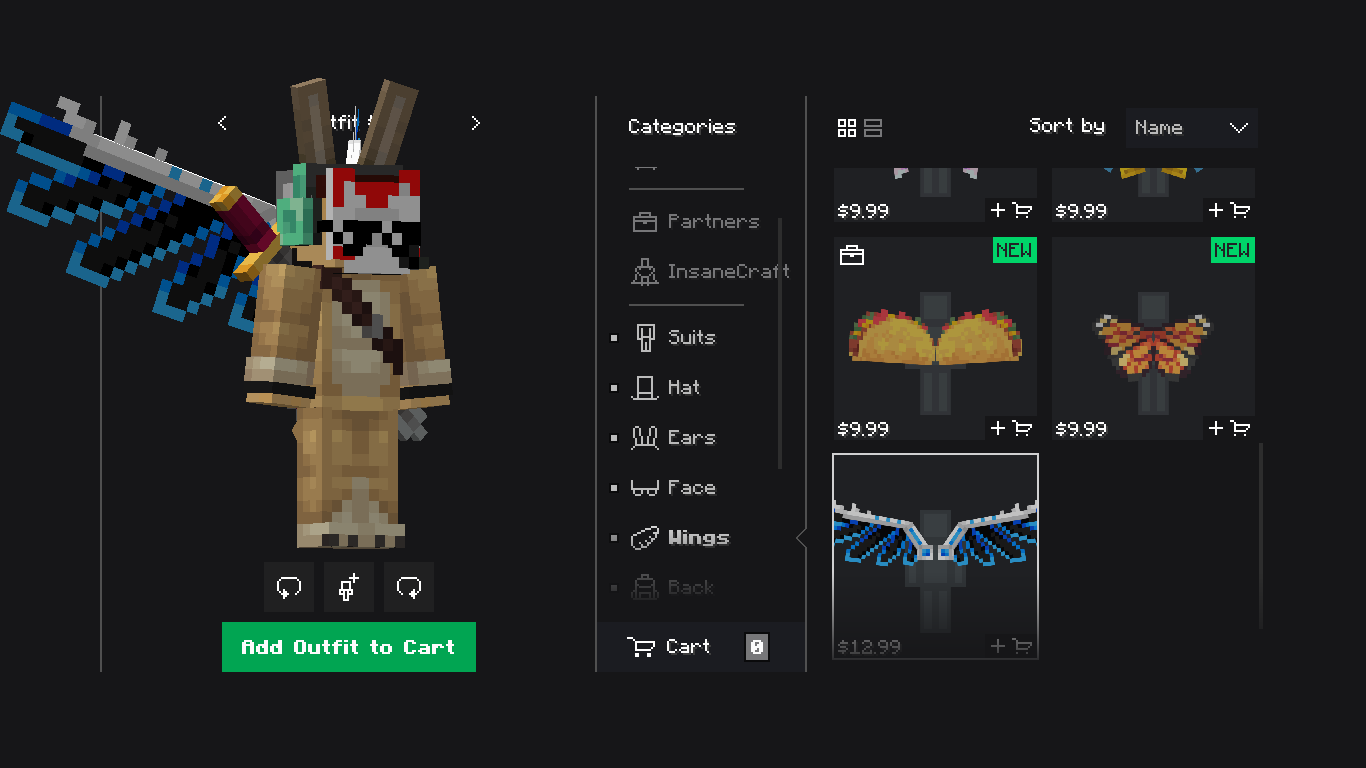Select the rotate character left icon

tap(288, 587)
